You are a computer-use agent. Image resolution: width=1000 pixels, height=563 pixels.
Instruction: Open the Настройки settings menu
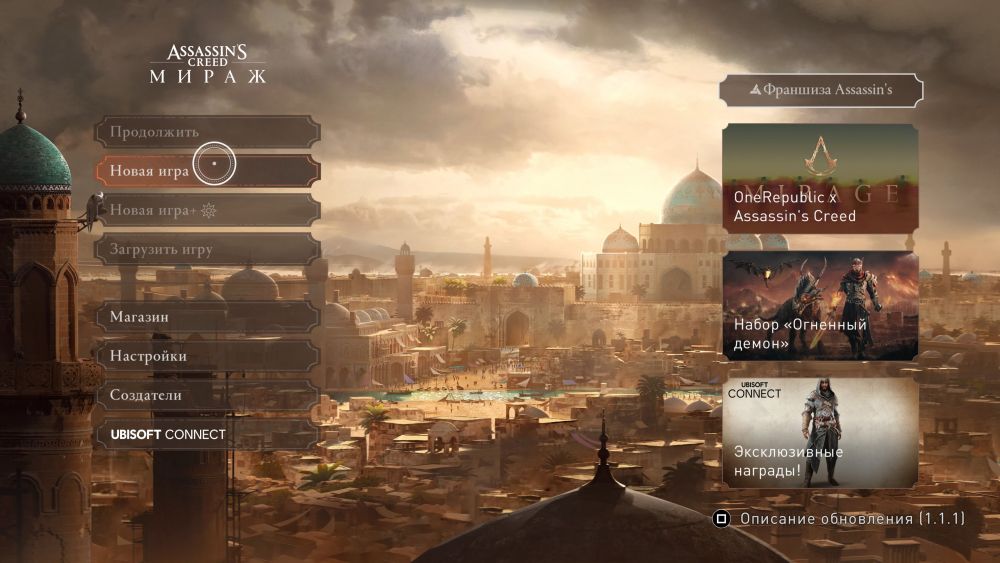click(207, 356)
